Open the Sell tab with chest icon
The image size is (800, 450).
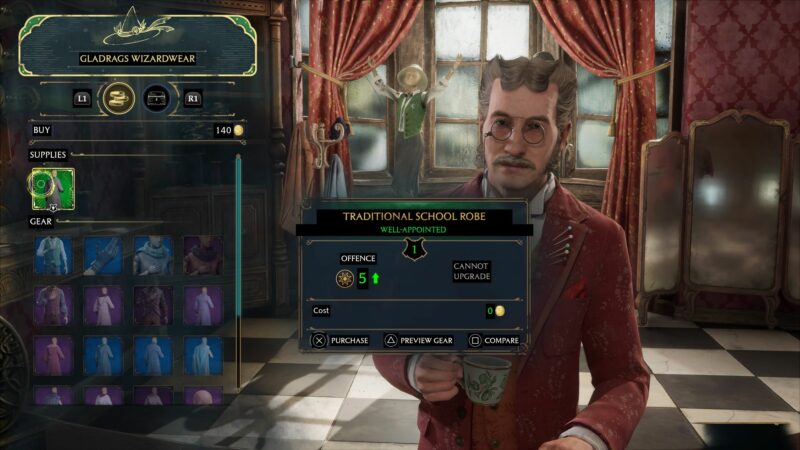(x=155, y=98)
